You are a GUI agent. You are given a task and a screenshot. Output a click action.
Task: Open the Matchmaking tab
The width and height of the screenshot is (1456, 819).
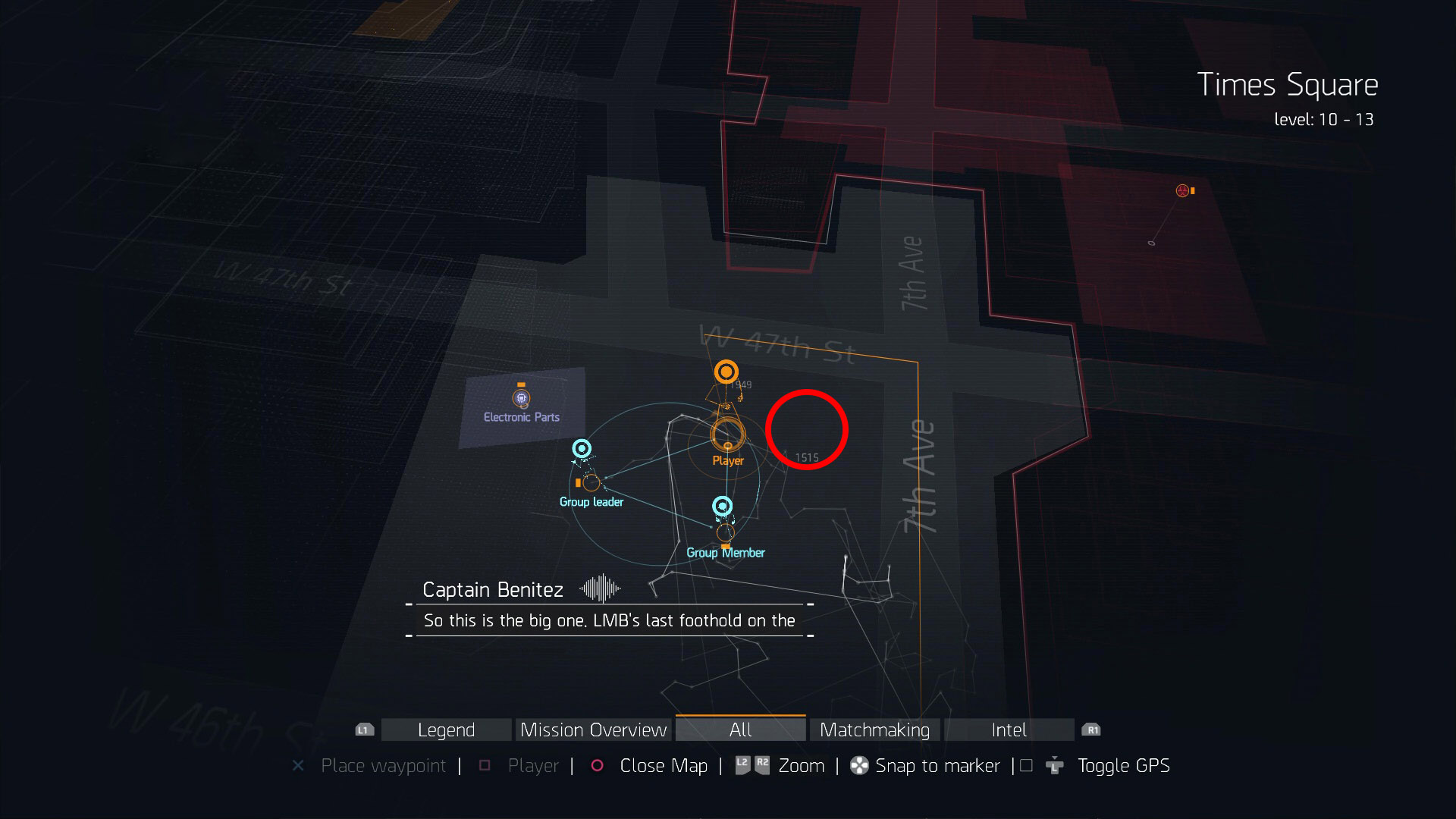[874, 730]
